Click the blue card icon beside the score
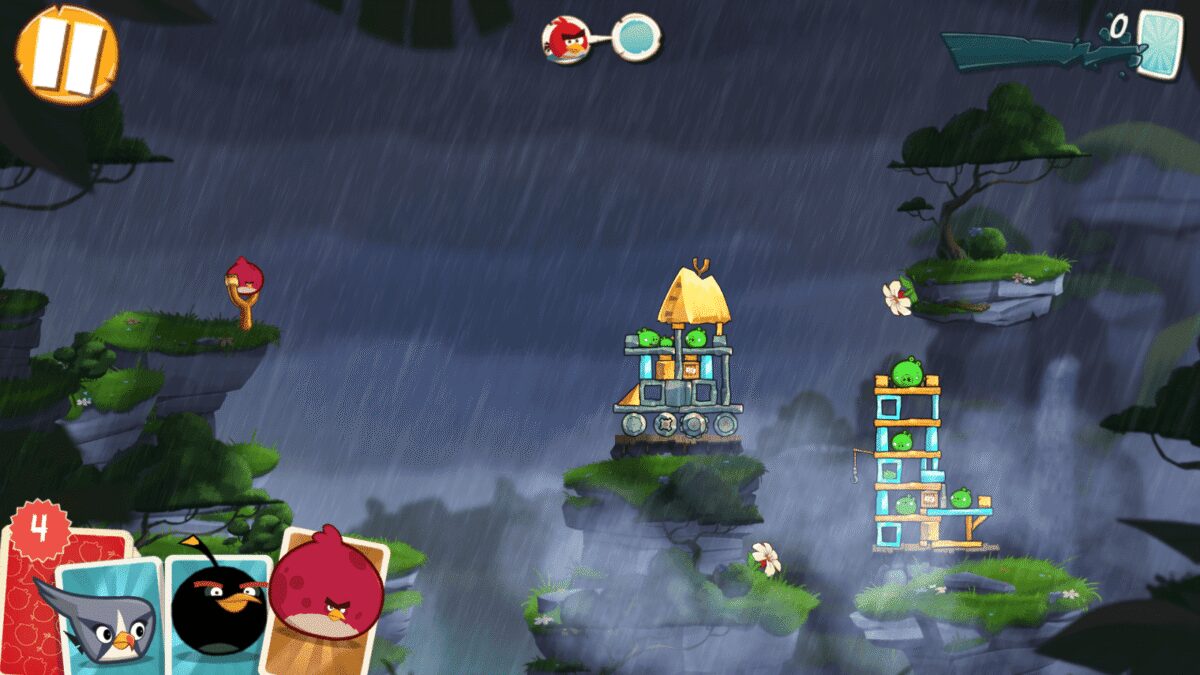The height and width of the screenshot is (675, 1200). [x=1160, y=40]
